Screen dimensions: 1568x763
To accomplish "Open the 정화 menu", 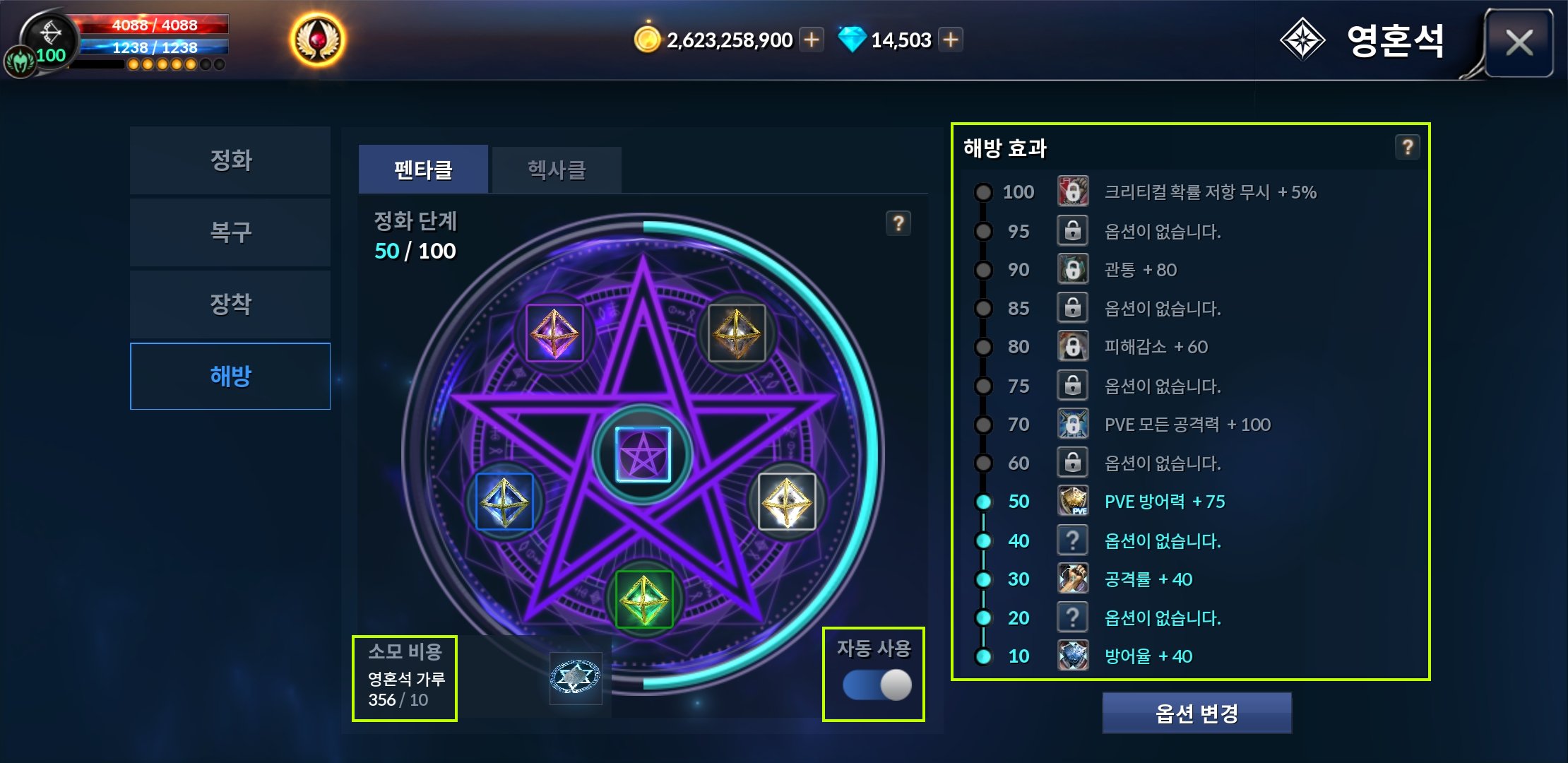I will click(230, 160).
